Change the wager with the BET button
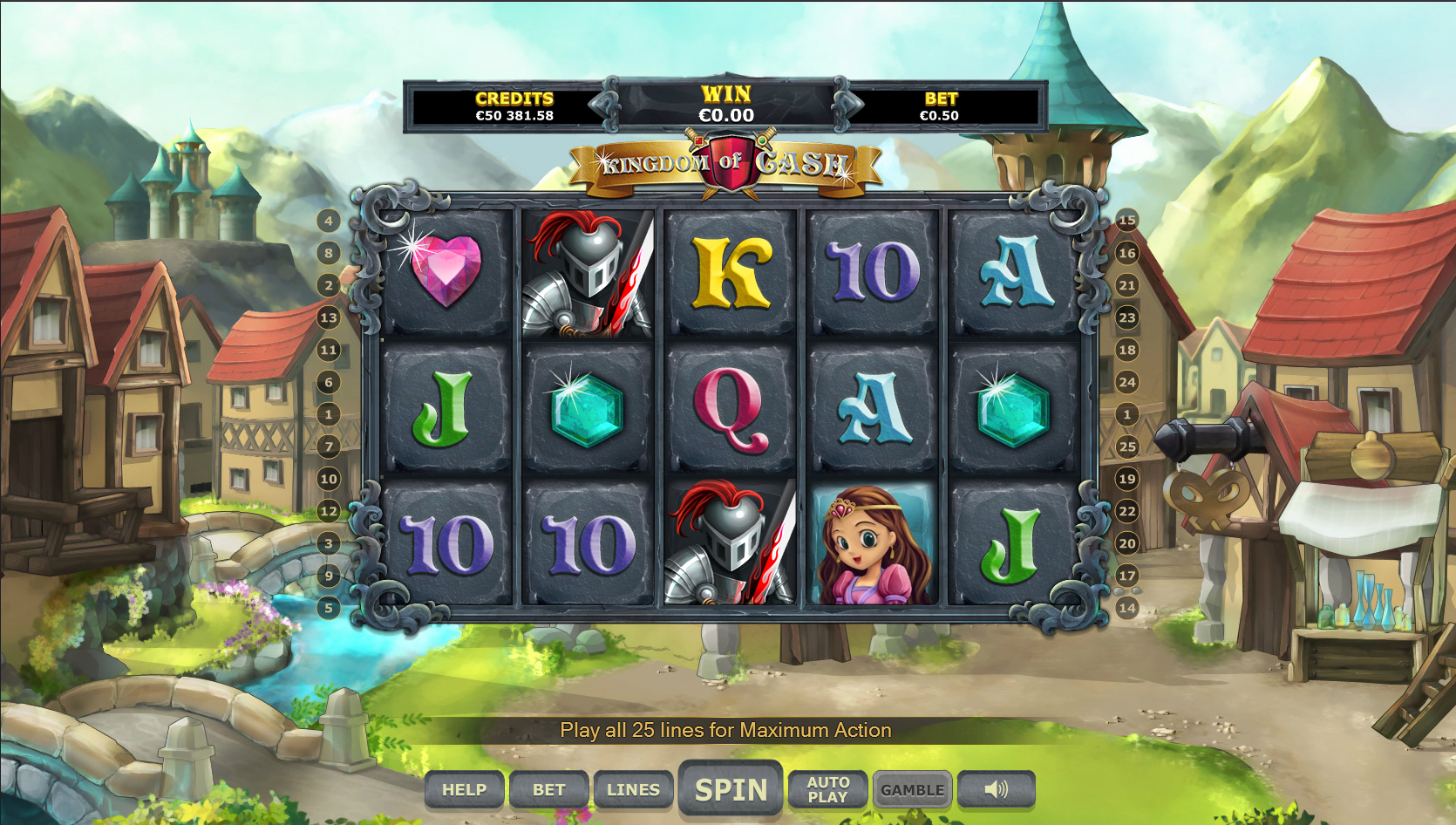The width and height of the screenshot is (1456, 825). [x=549, y=790]
